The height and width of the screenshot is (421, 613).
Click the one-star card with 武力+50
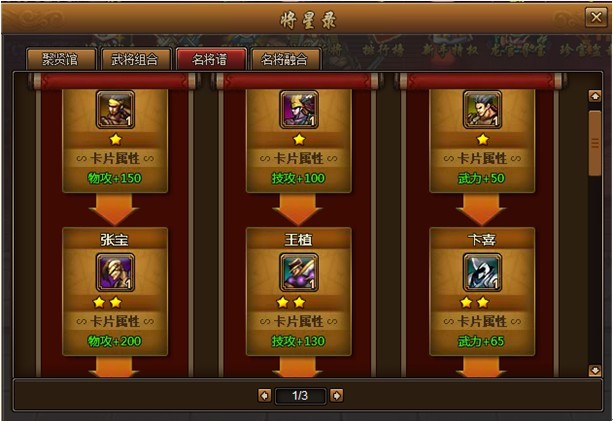point(482,111)
